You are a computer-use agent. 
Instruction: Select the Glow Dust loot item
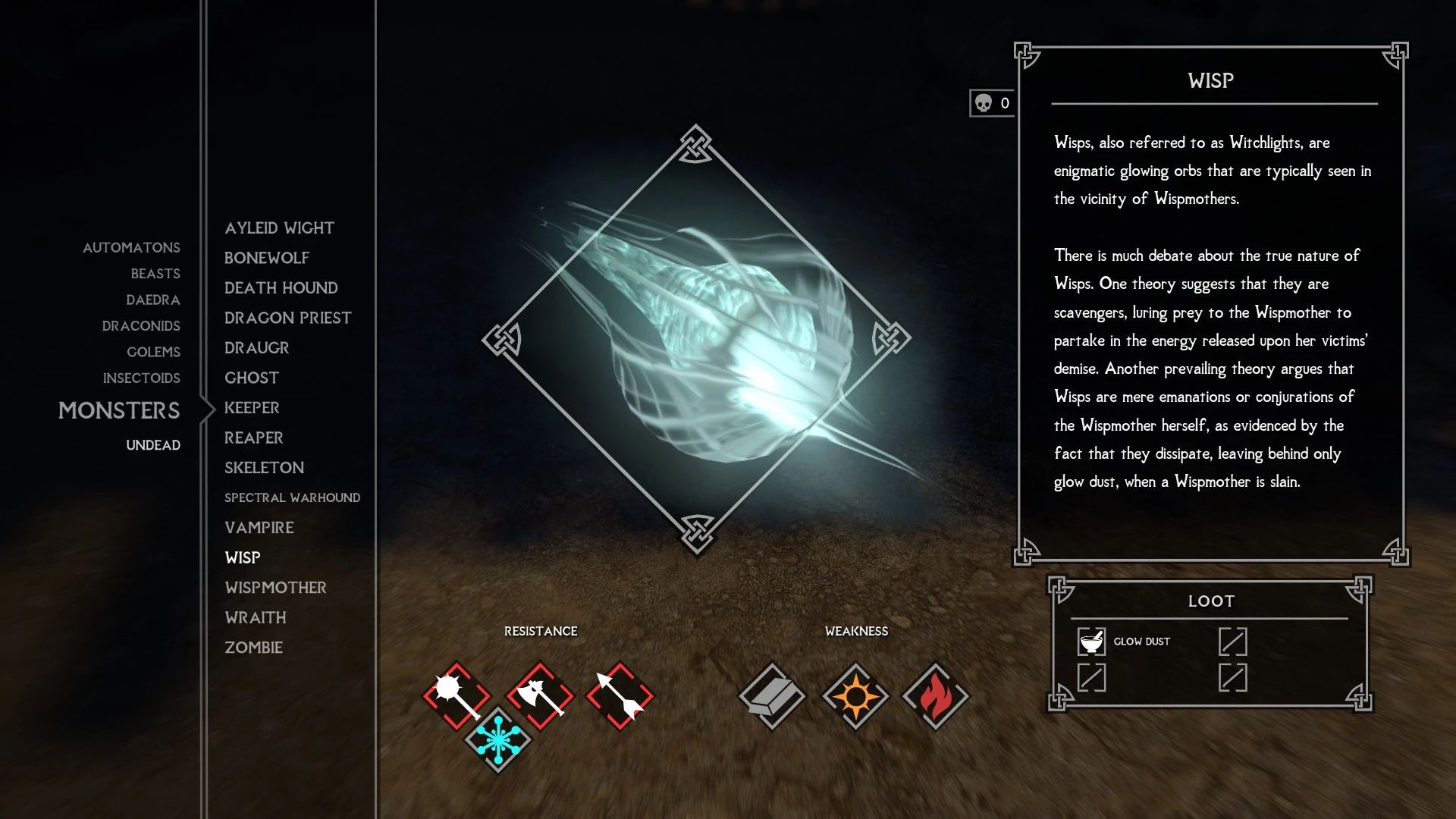pos(1141,642)
